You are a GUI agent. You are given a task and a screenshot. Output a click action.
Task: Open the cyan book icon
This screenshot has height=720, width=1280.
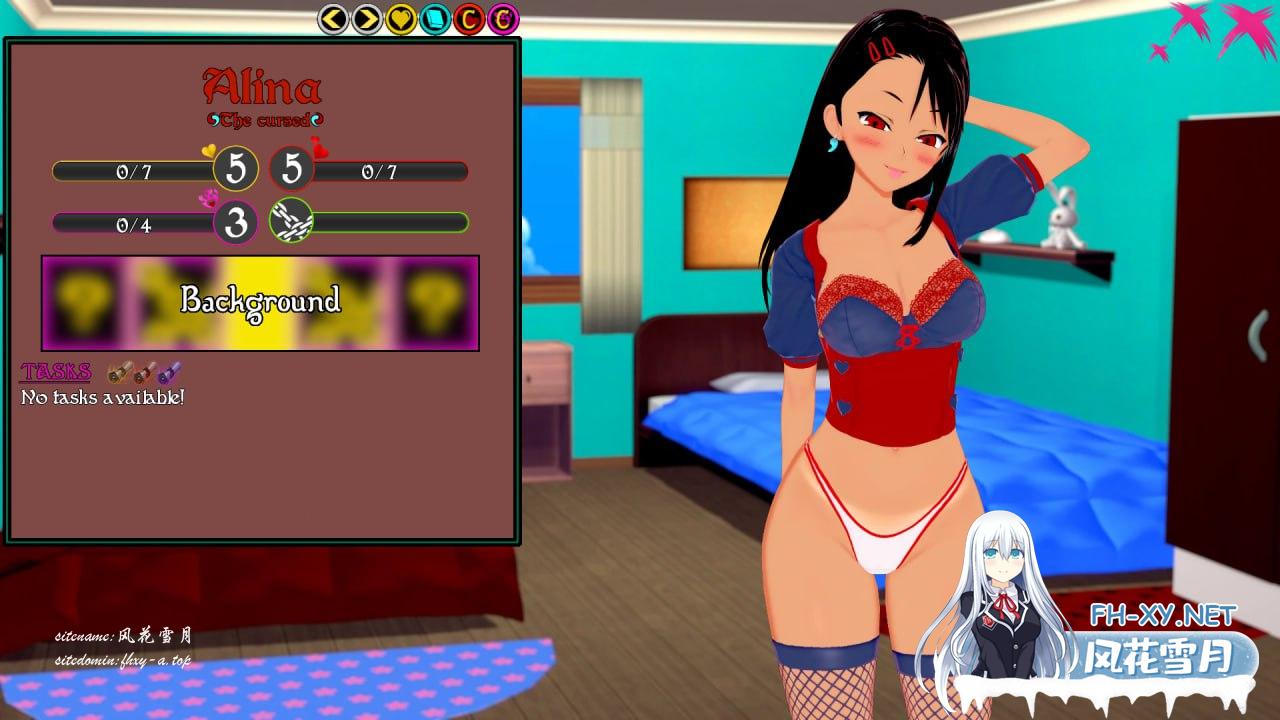tap(435, 18)
